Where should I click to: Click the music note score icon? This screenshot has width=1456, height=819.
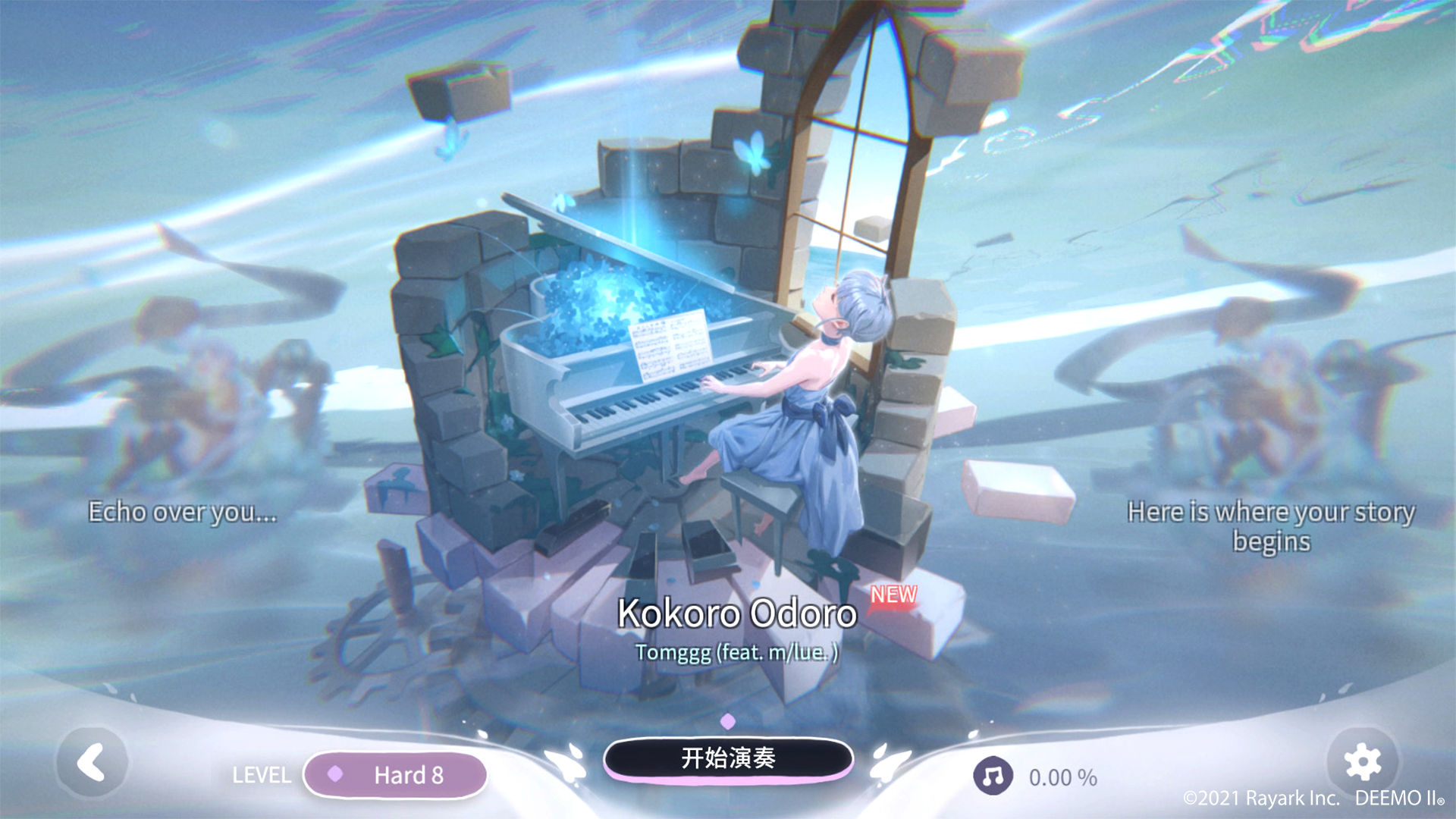click(993, 776)
